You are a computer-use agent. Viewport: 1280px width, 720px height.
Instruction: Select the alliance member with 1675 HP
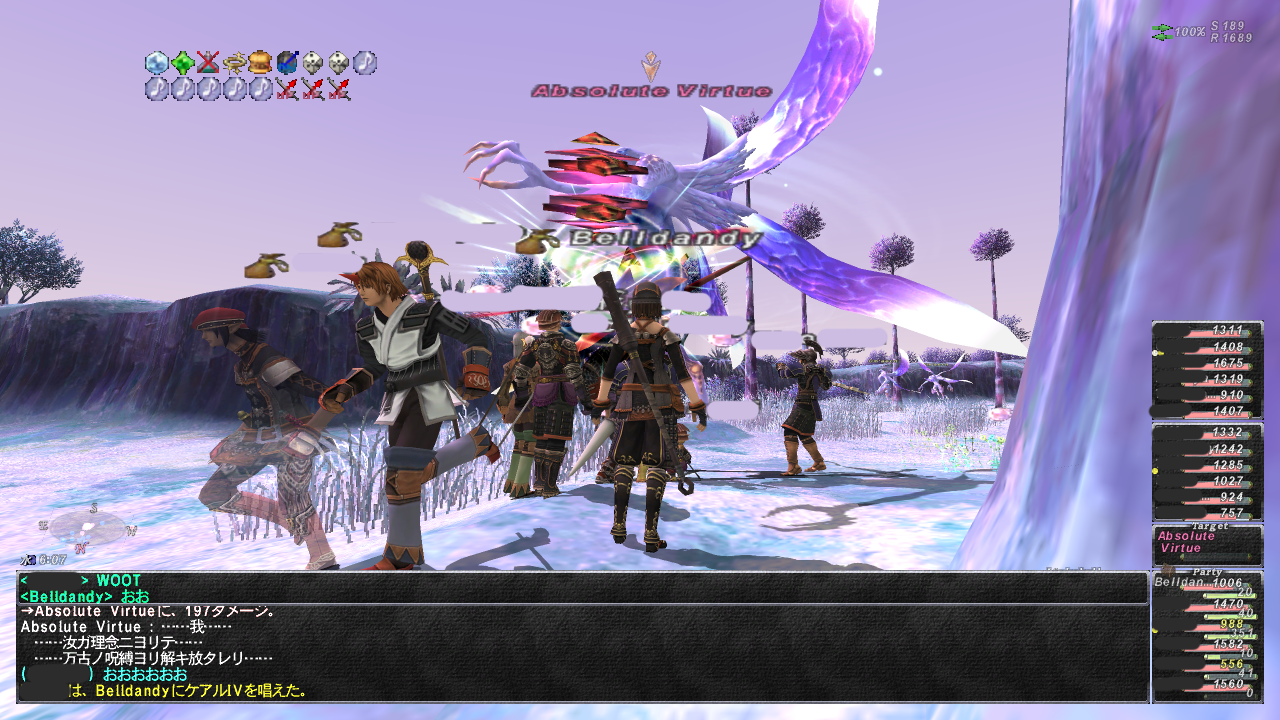click(x=1206, y=363)
